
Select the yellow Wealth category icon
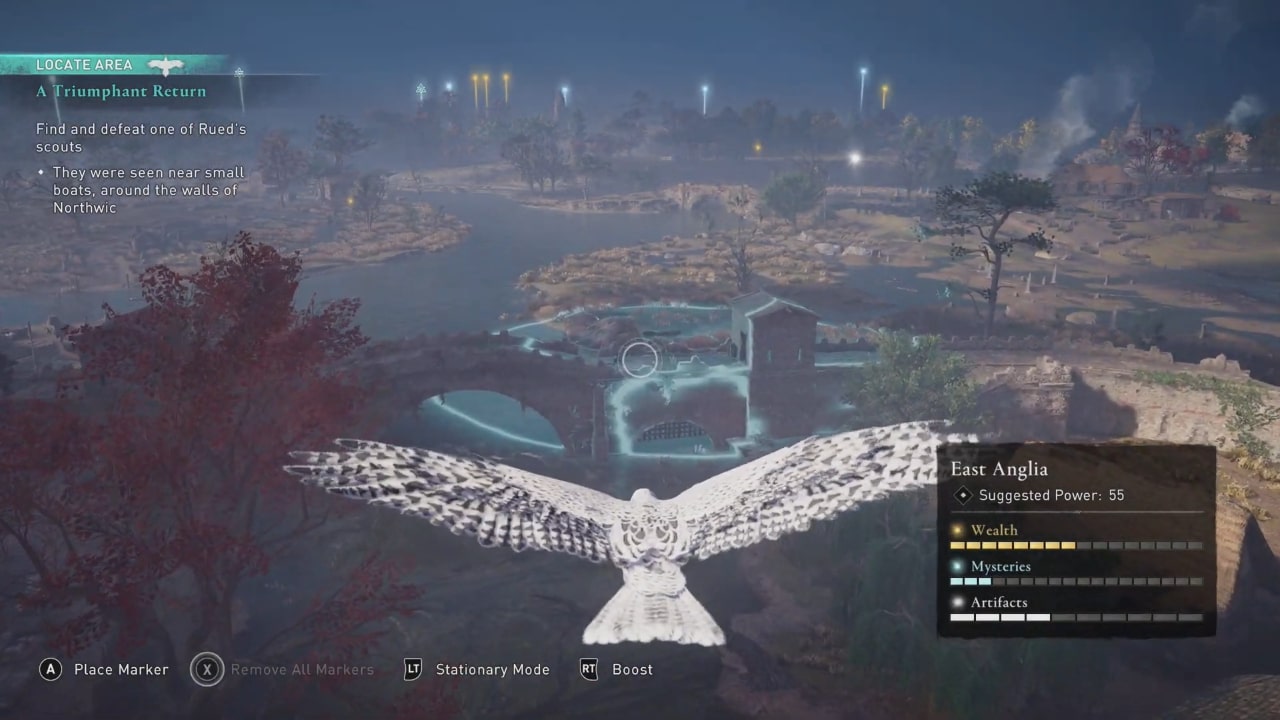click(x=957, y=530)
